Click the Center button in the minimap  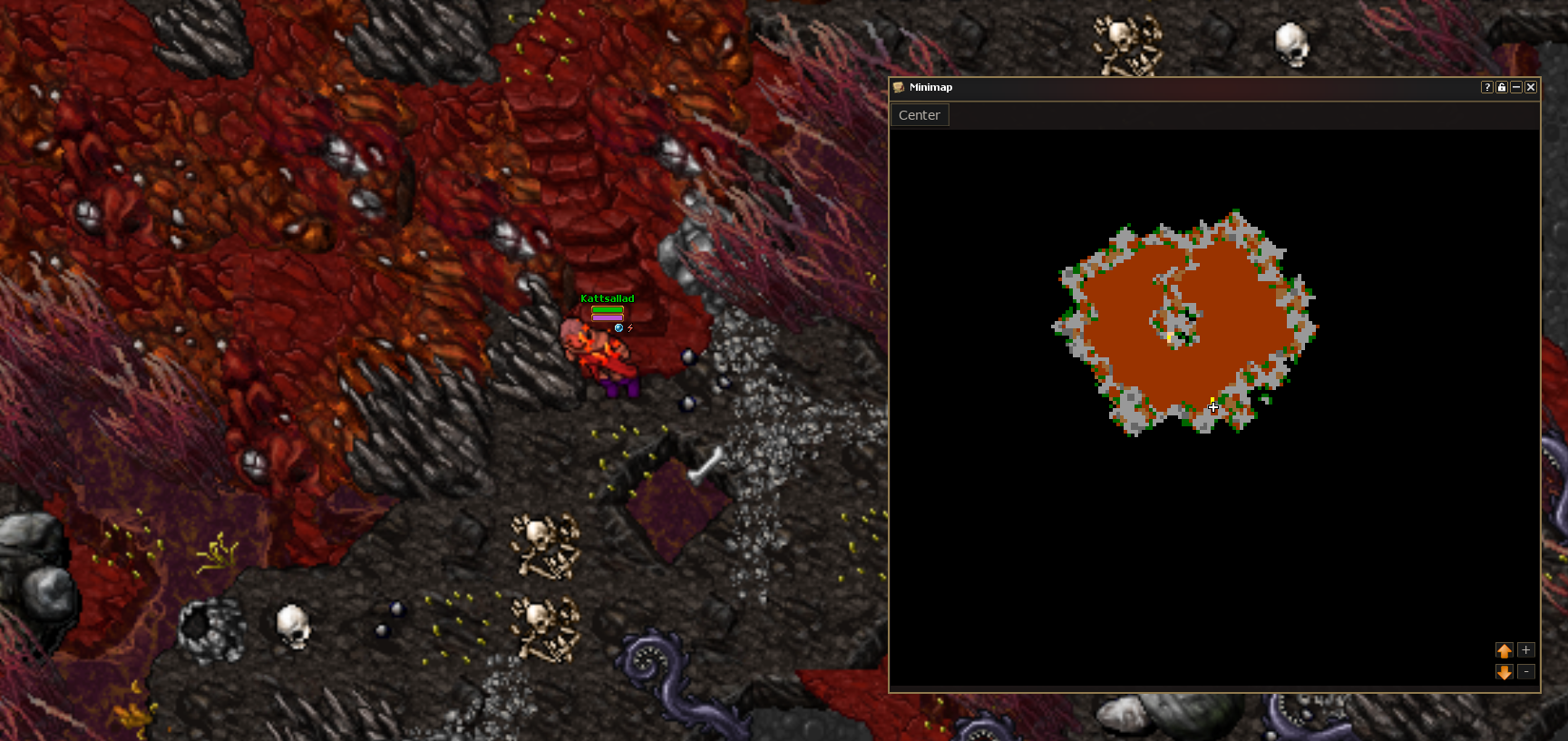point(919,115)
